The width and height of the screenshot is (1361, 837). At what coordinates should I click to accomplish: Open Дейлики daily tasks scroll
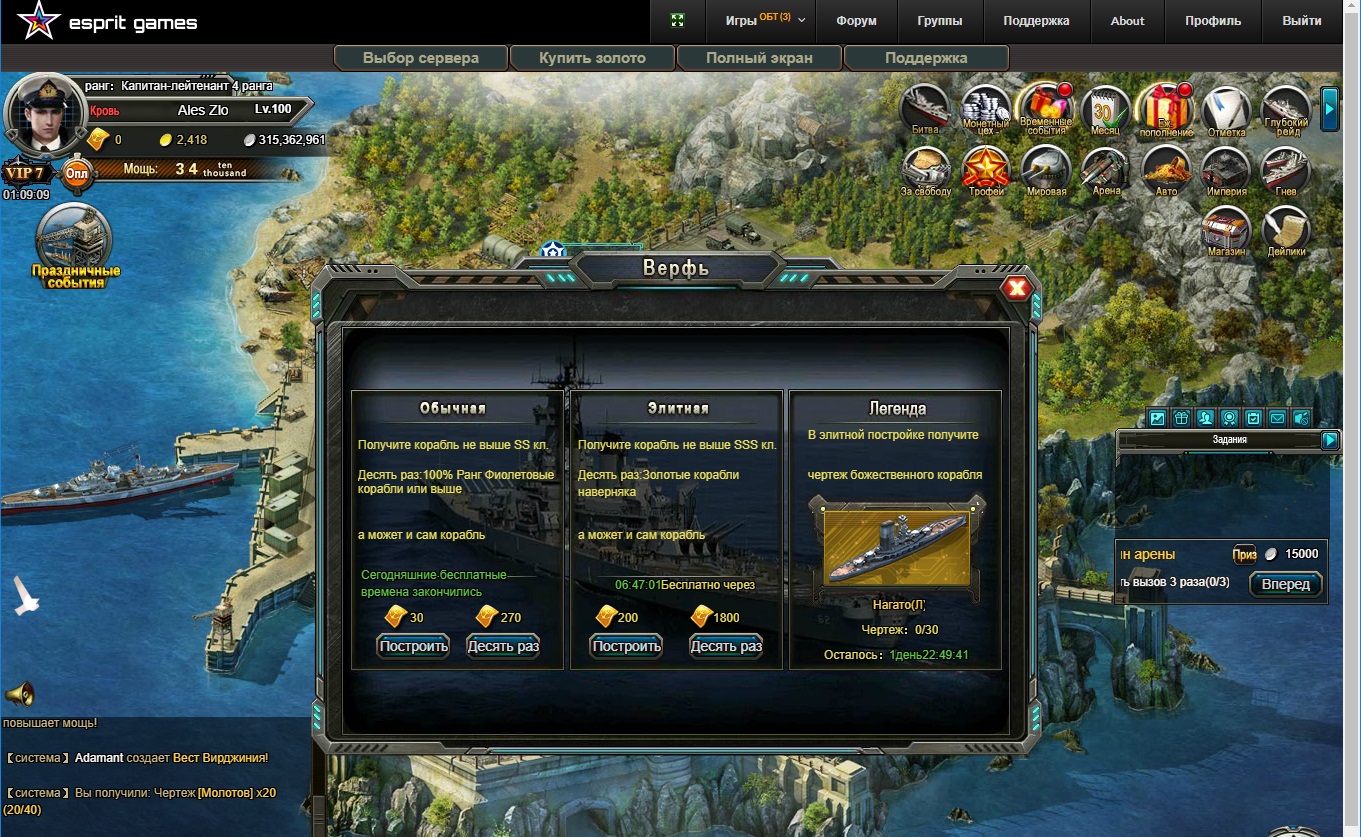(x=1286, y=230)
